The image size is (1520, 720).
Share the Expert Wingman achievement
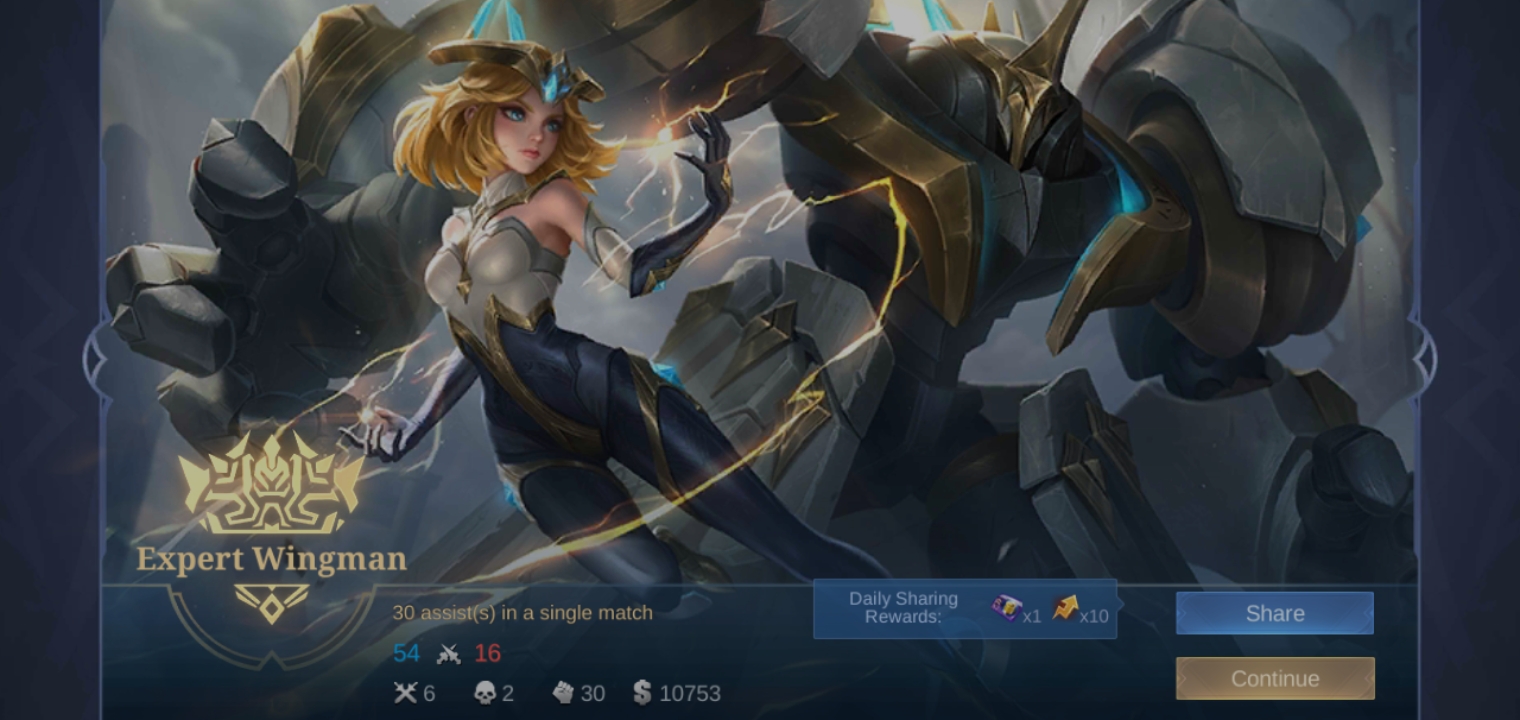point(1274,613)
